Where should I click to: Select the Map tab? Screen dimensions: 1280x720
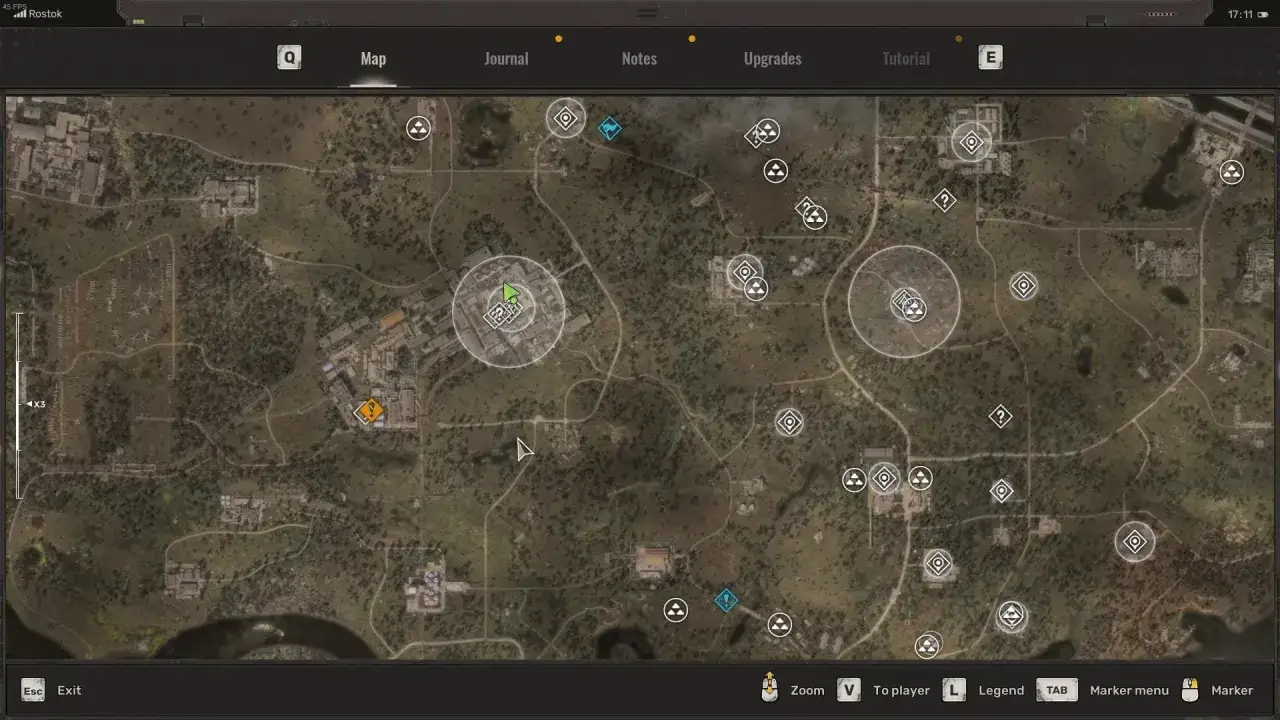(373, 58)
